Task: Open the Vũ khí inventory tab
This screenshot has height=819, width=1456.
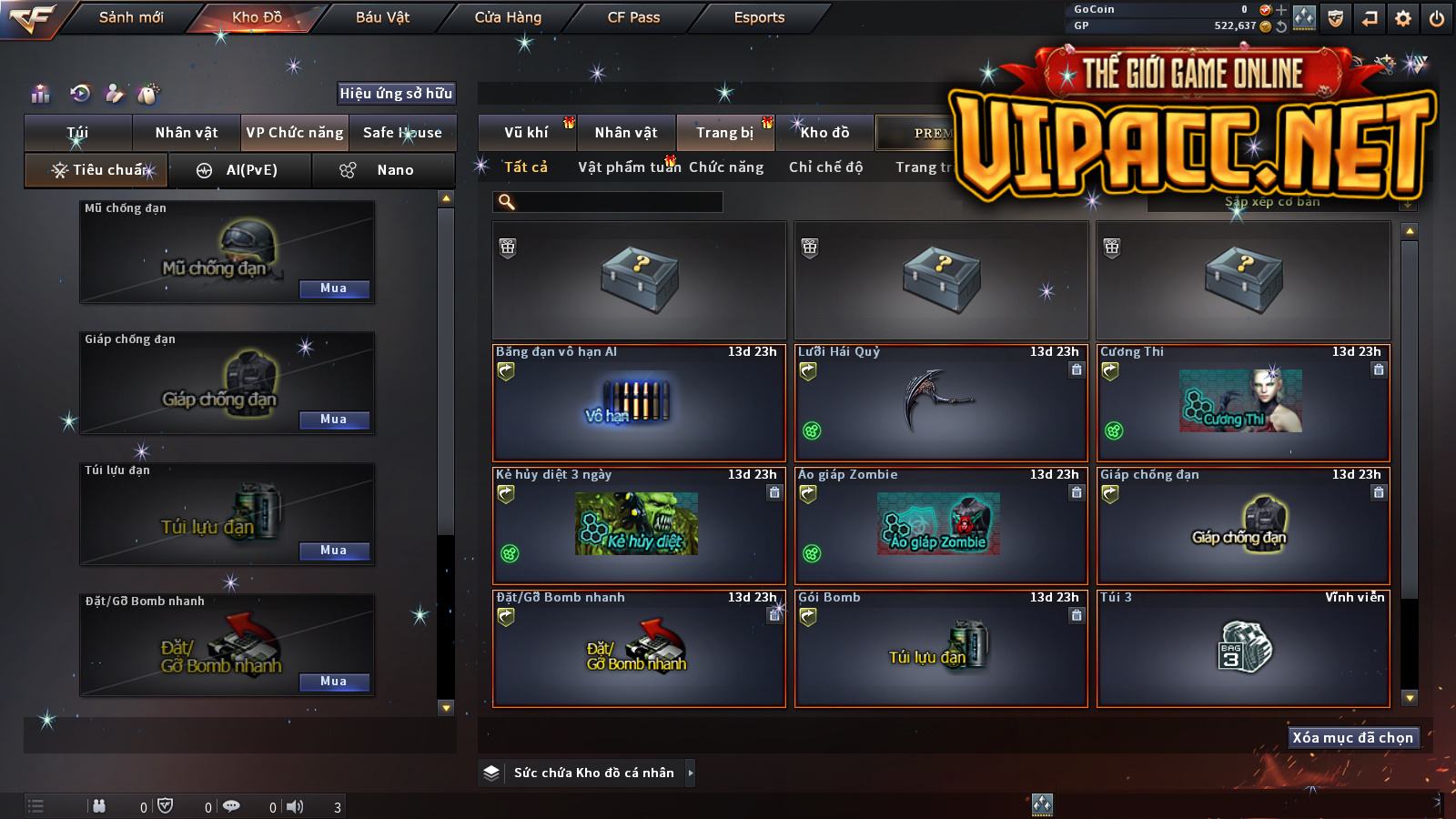Action: click(527, 133)
